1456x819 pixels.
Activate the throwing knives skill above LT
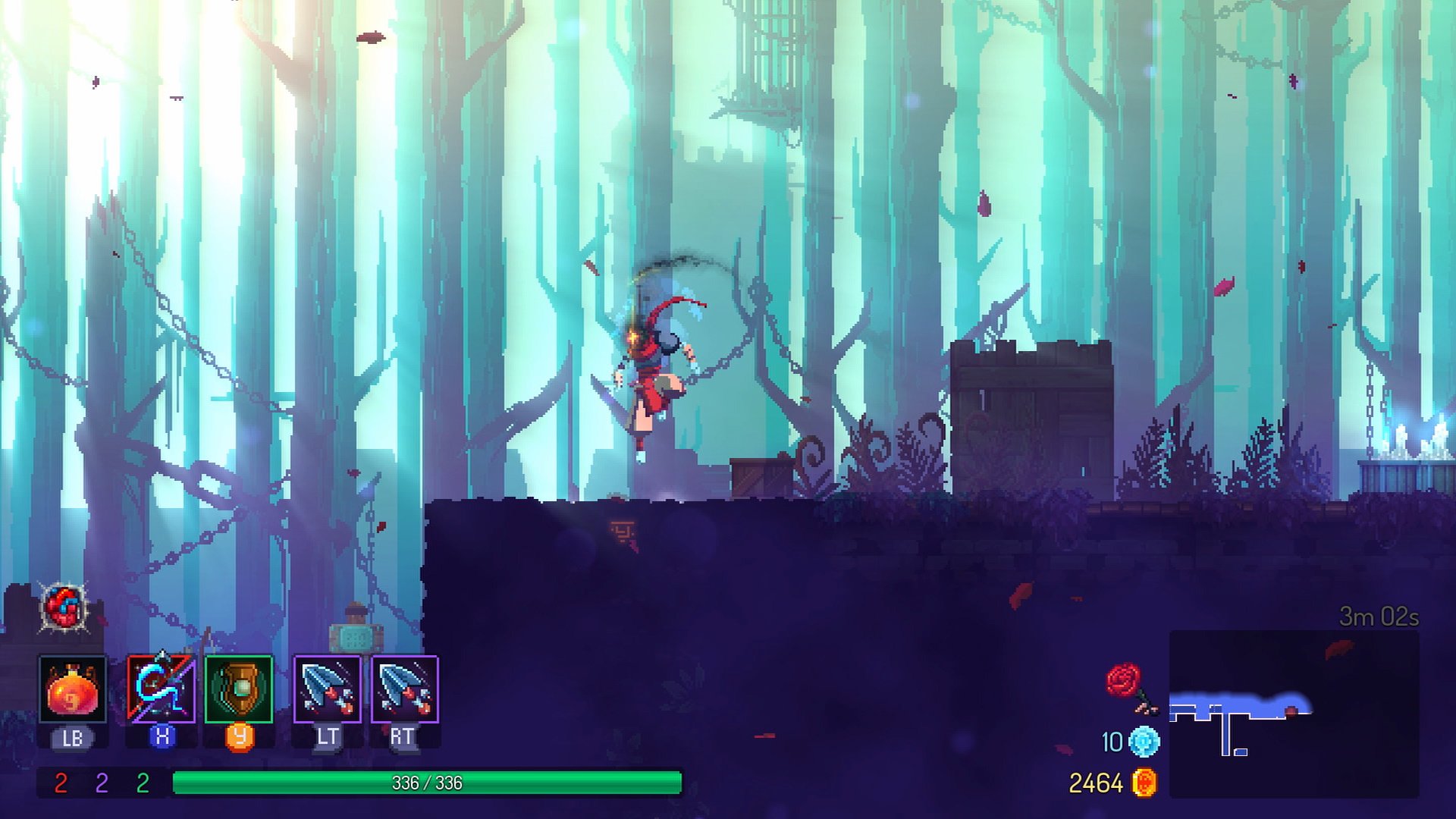(x=327, y=689)
